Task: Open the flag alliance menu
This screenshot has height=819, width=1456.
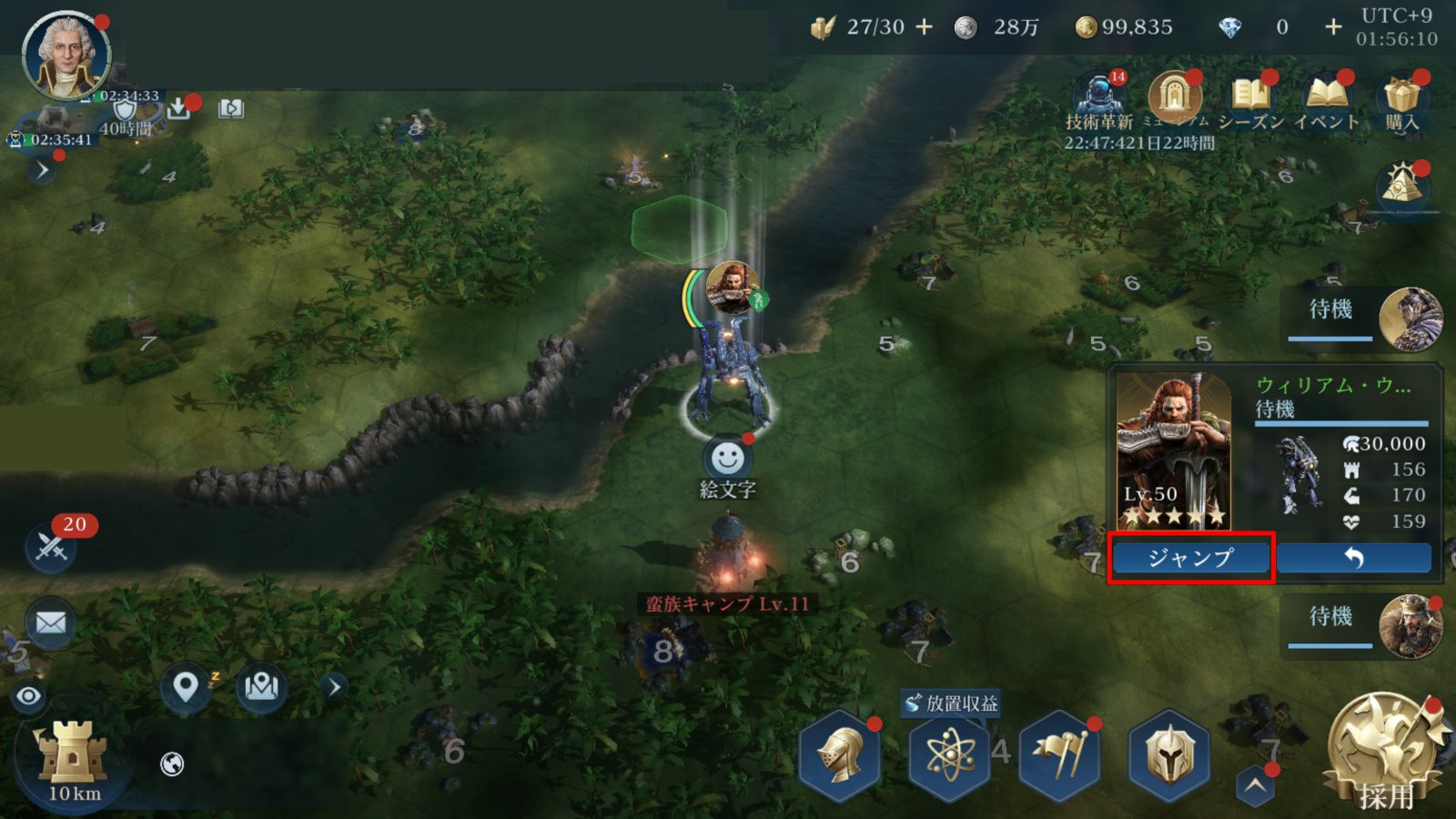Action: (x=1059, y=755)
